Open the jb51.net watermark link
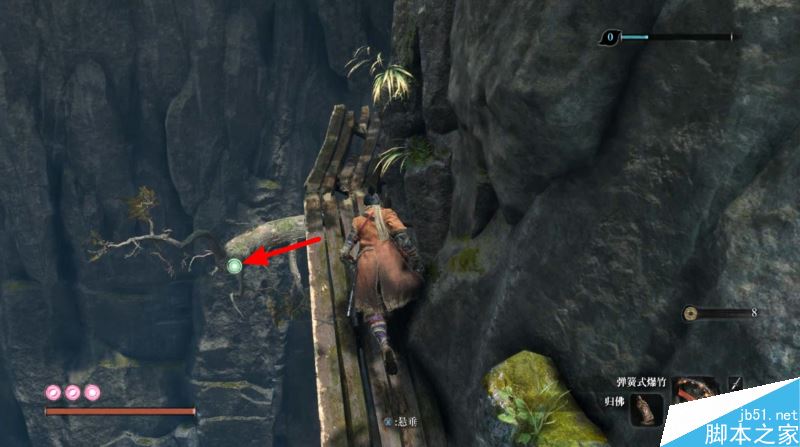Screen dimensions: 800x447 768,413
